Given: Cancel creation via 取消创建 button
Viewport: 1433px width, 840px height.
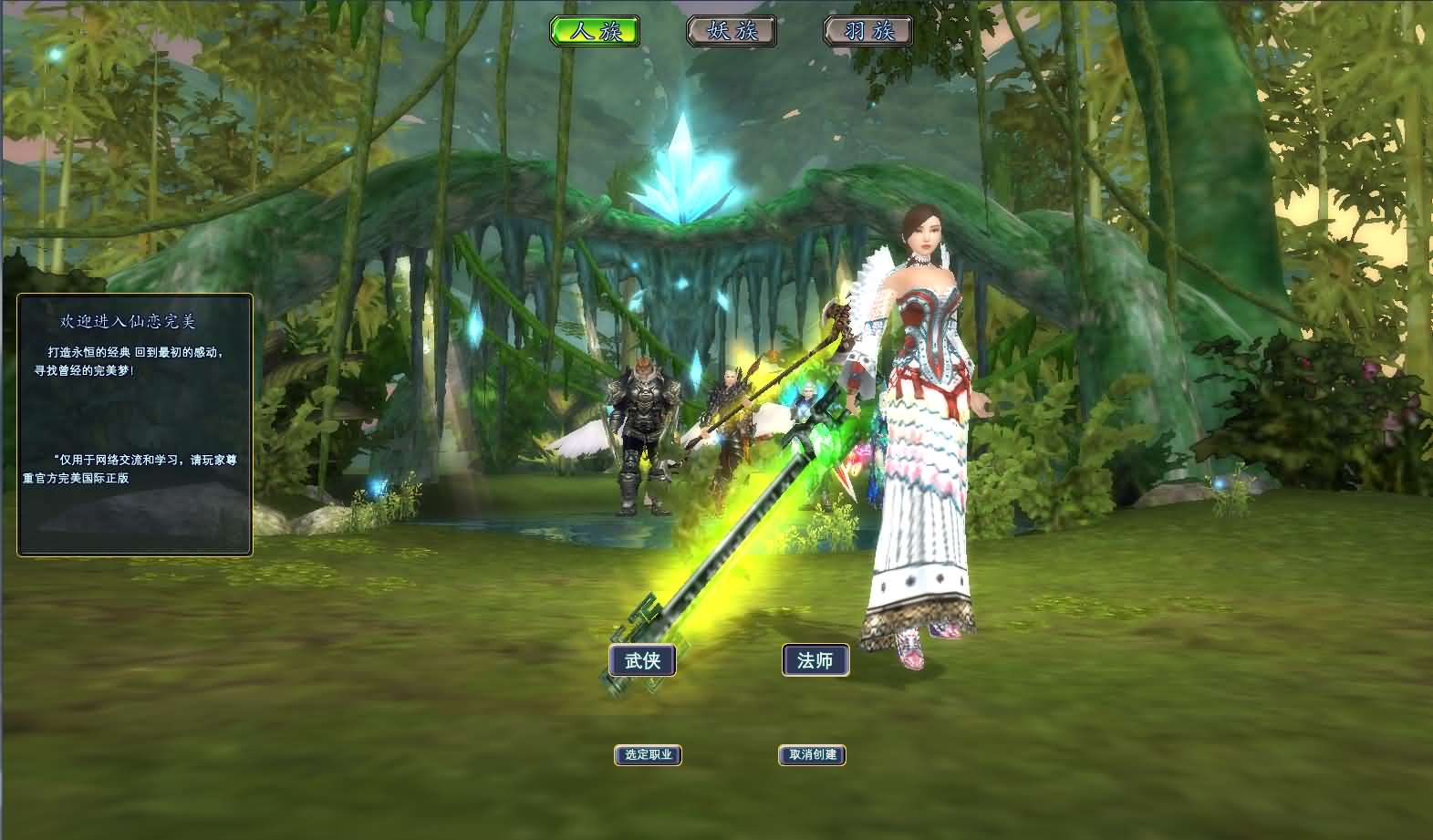Looking at the screenshot, I should (812, 754).
